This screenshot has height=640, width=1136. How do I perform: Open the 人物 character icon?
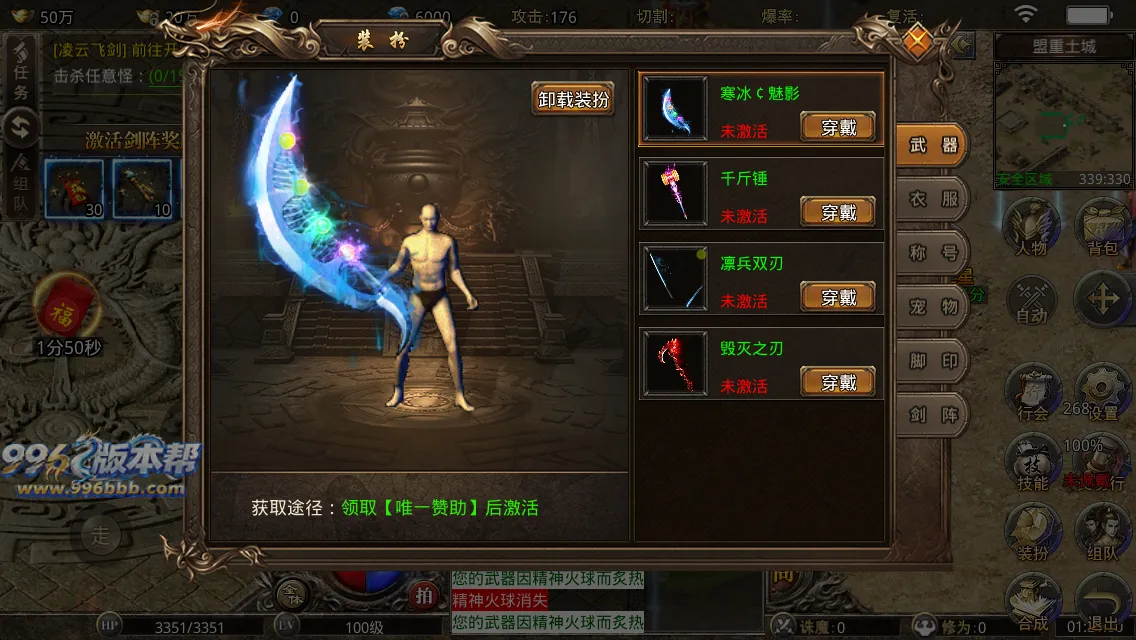[1032, 226]
